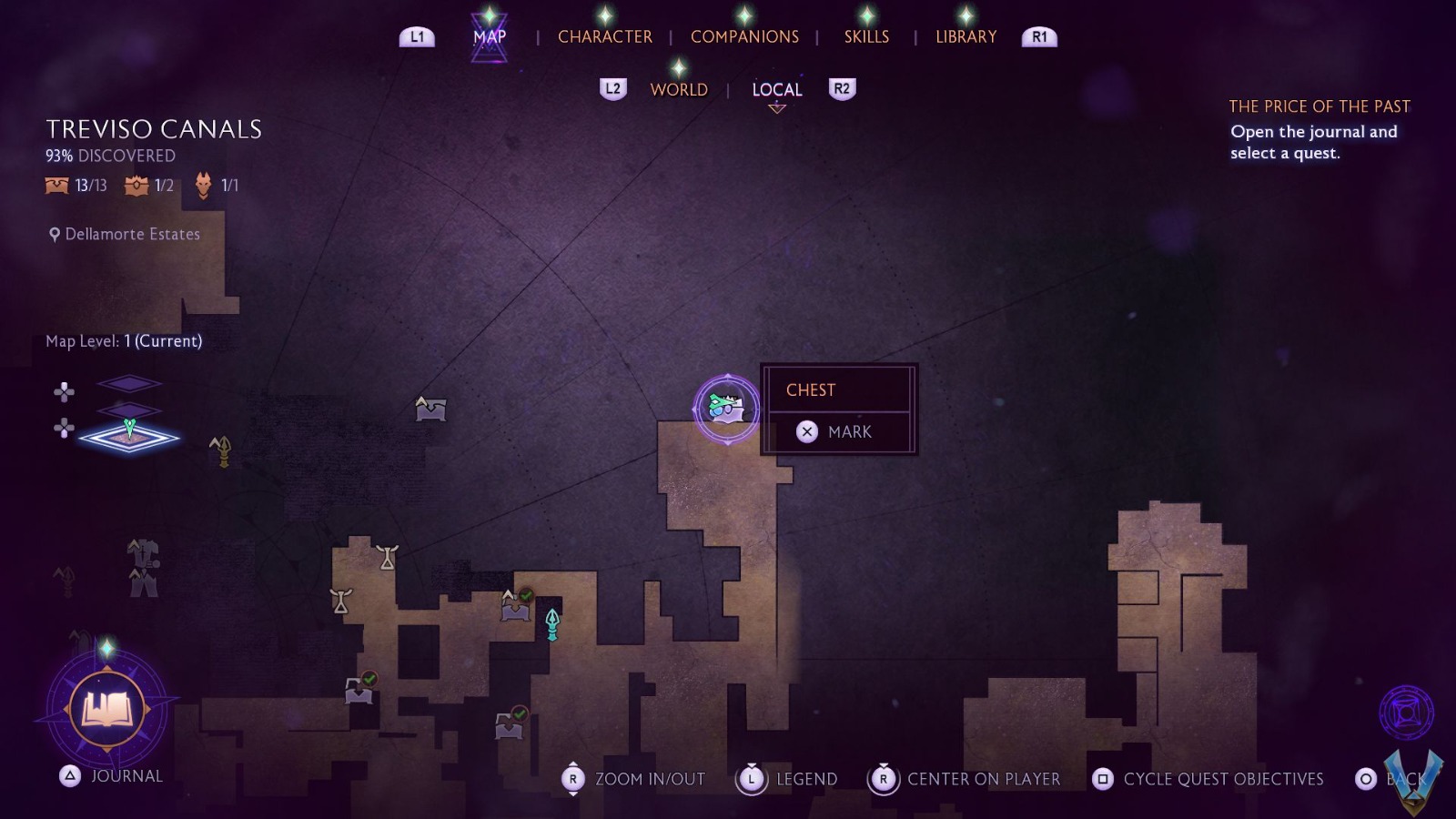This screenshot has width=1456, height=819.
Task: Center on Player
Action: 967,779
